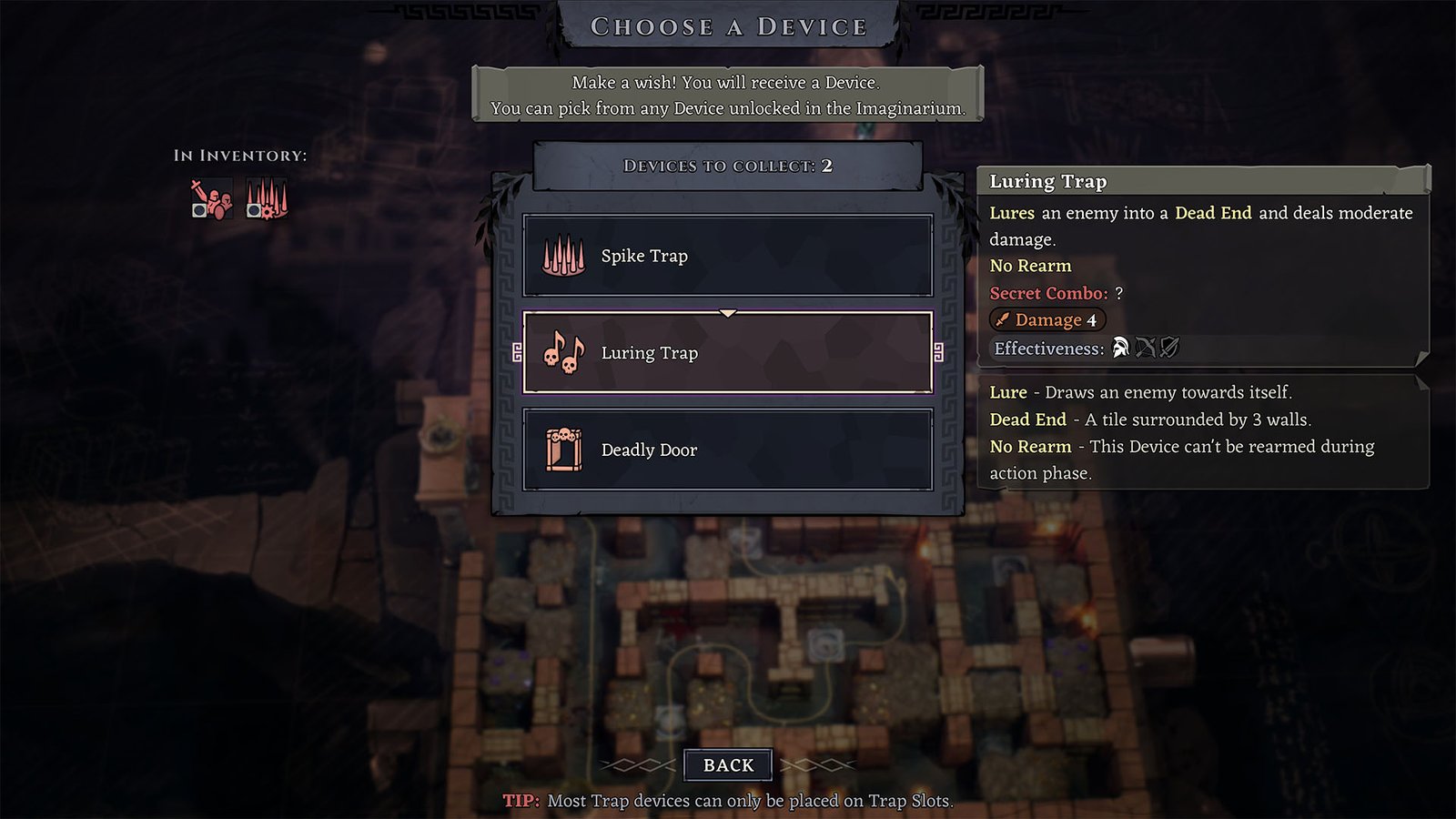Select the spike trap icon in inventory
Screen dimensions: 1456x819
pos(268,199)
